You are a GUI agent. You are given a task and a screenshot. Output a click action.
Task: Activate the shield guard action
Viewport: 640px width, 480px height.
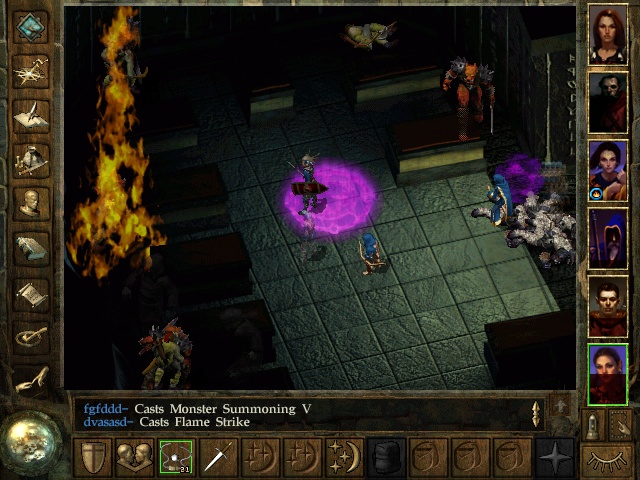coord(93,457)
